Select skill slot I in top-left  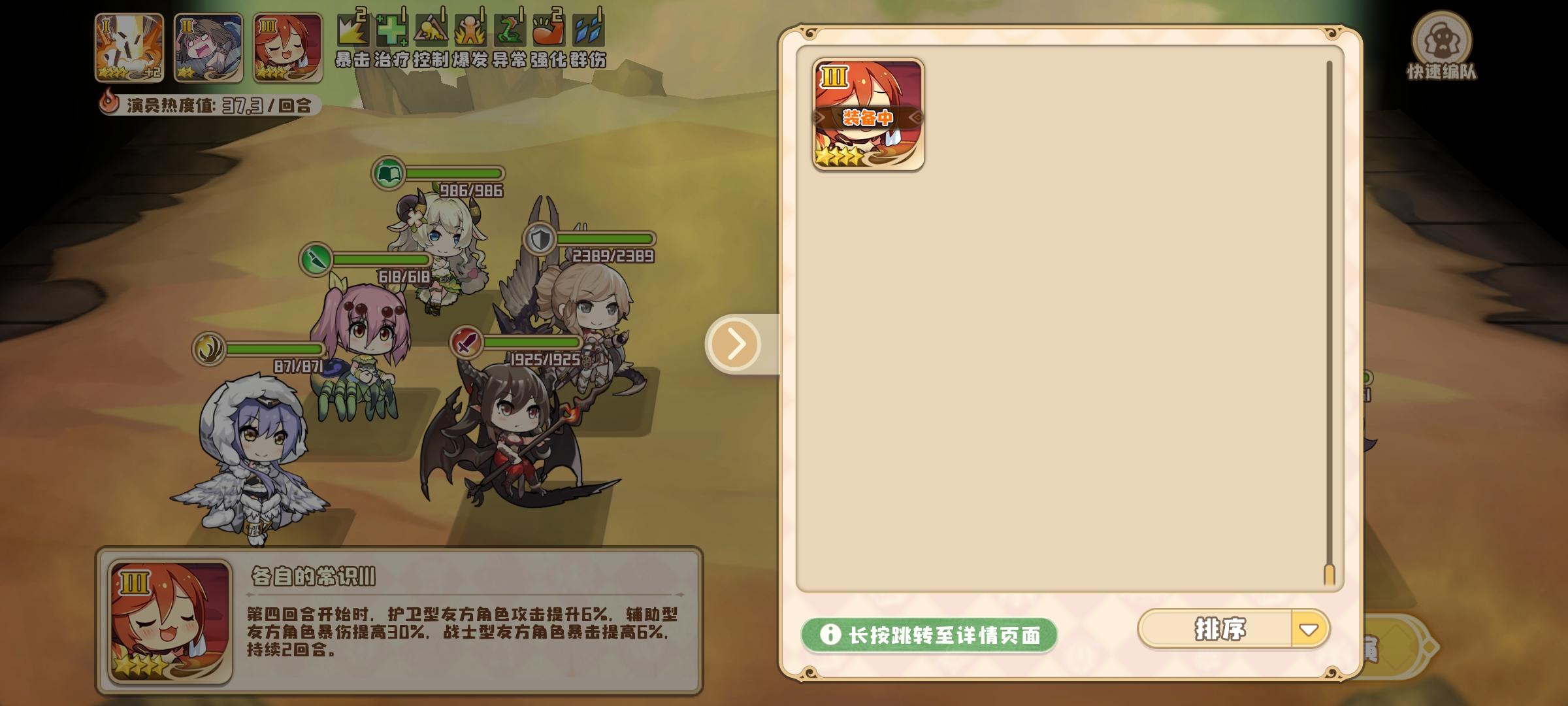(x=128, y=49)
